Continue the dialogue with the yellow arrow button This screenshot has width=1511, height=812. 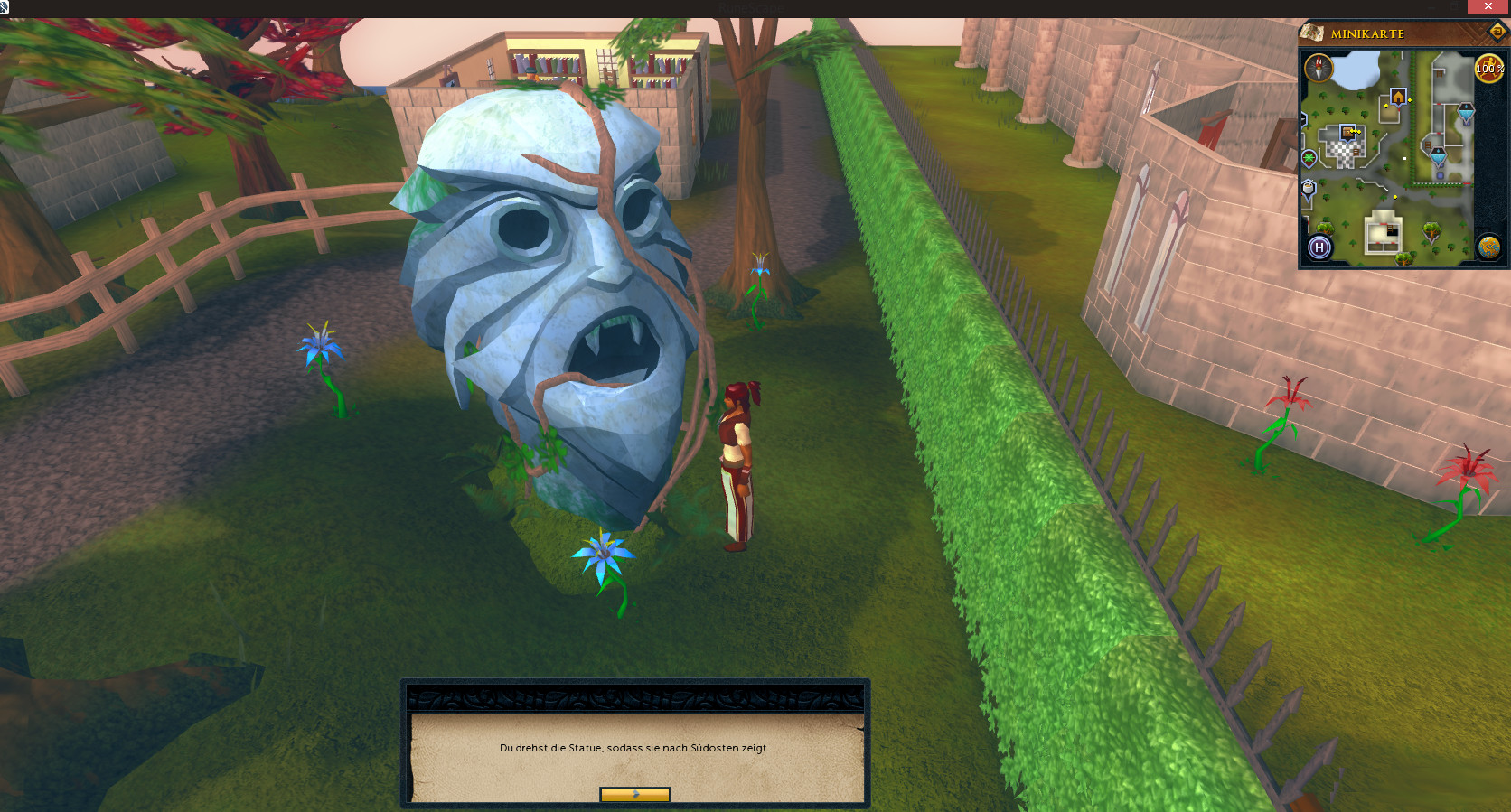point(635,795)
